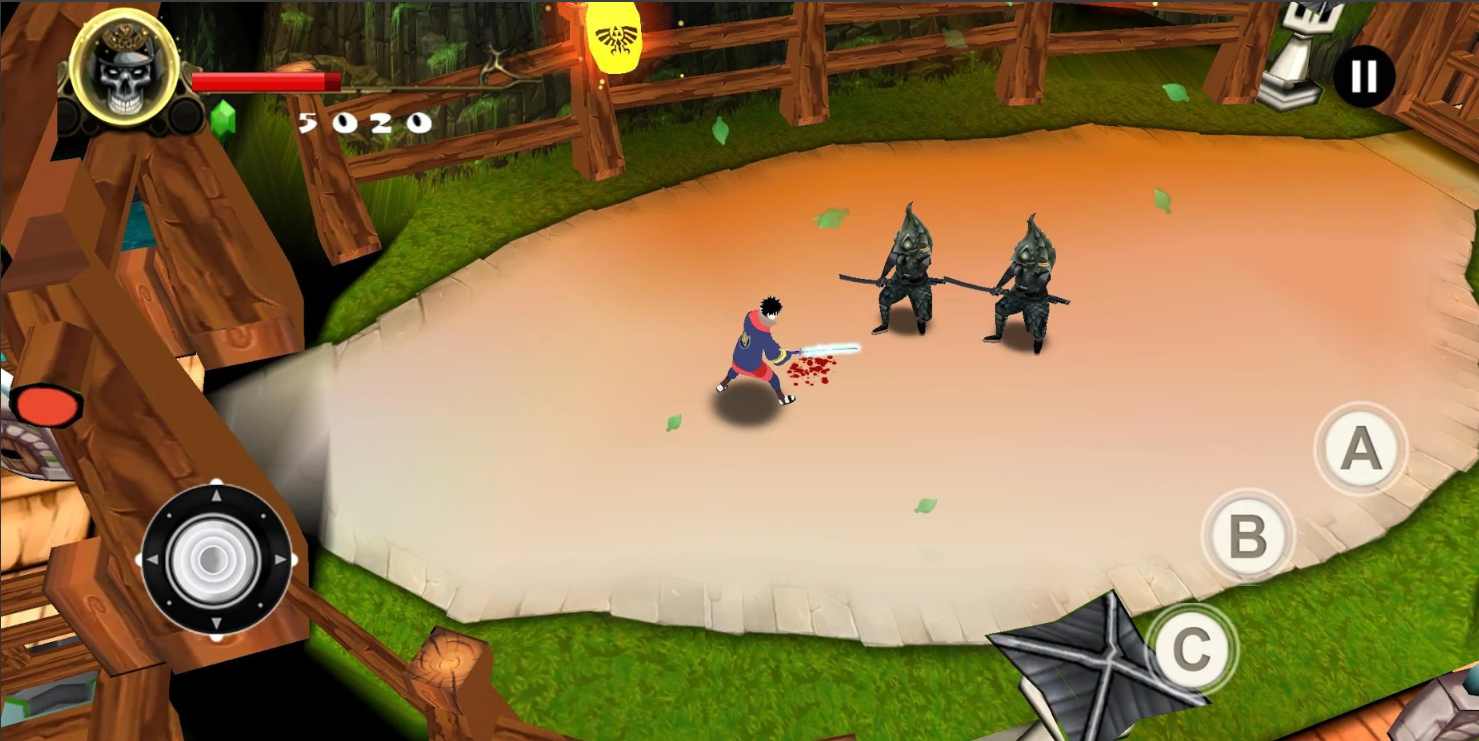
Task: Tap the pause icon at top right
Action: click(x=1363, y=76)
